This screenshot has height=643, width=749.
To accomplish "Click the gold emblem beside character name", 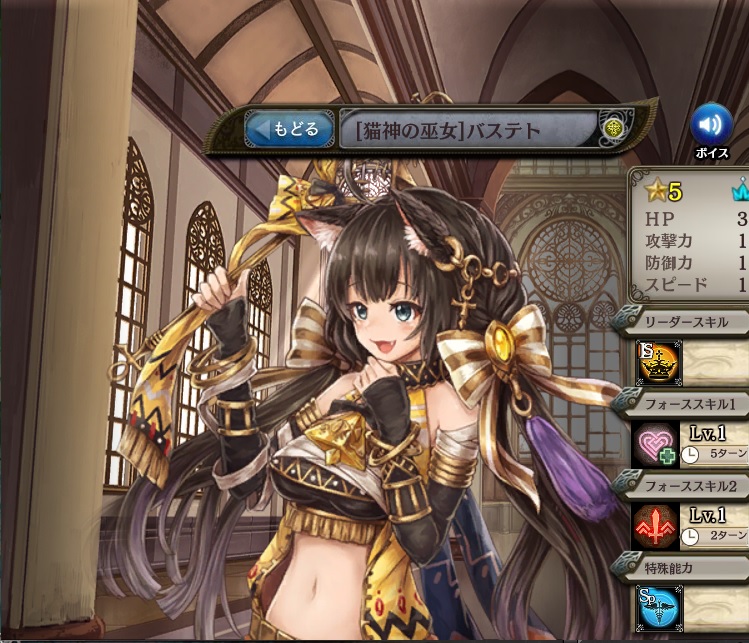I will pos(613,128).
